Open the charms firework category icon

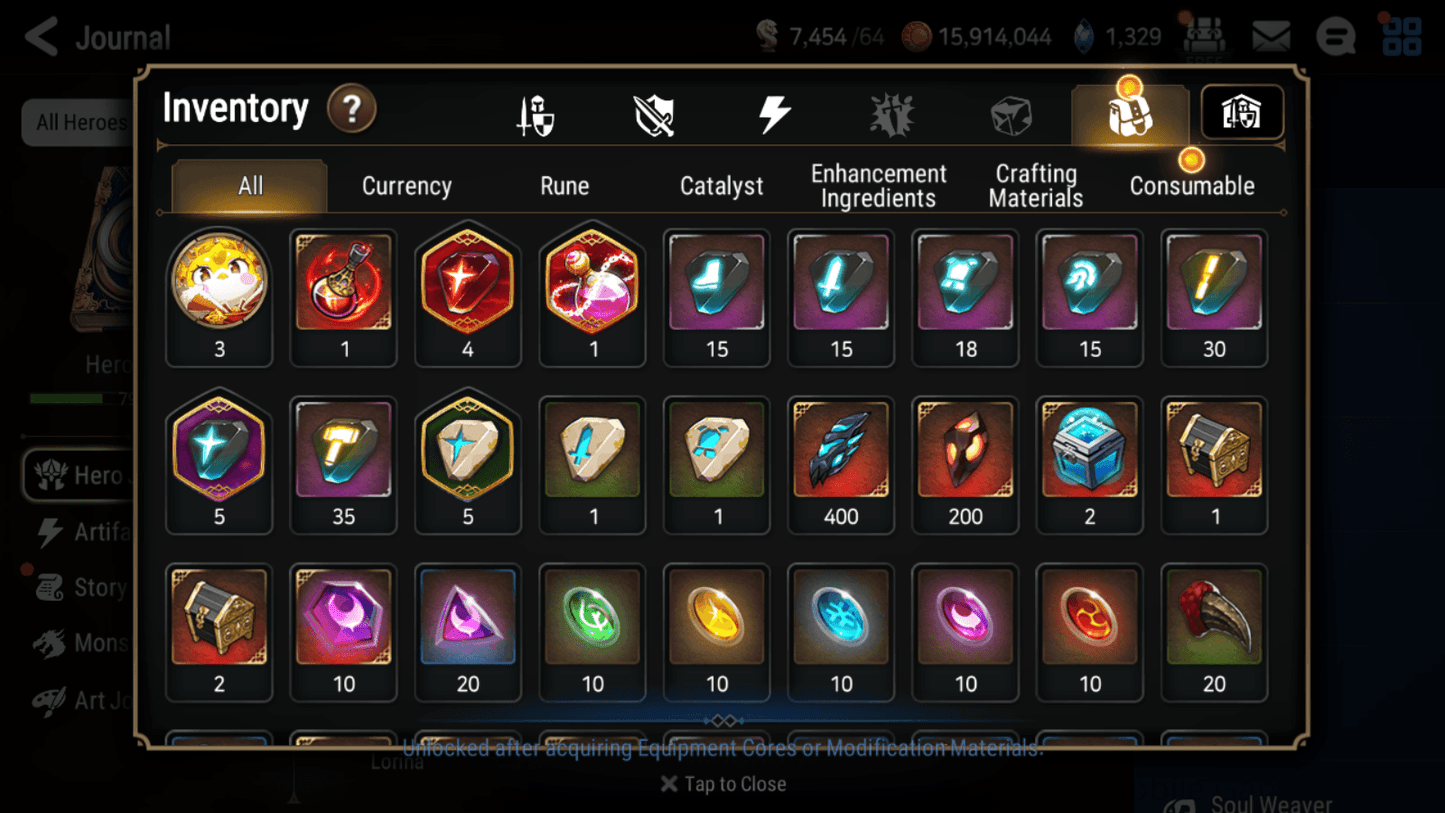pos(892,113)
